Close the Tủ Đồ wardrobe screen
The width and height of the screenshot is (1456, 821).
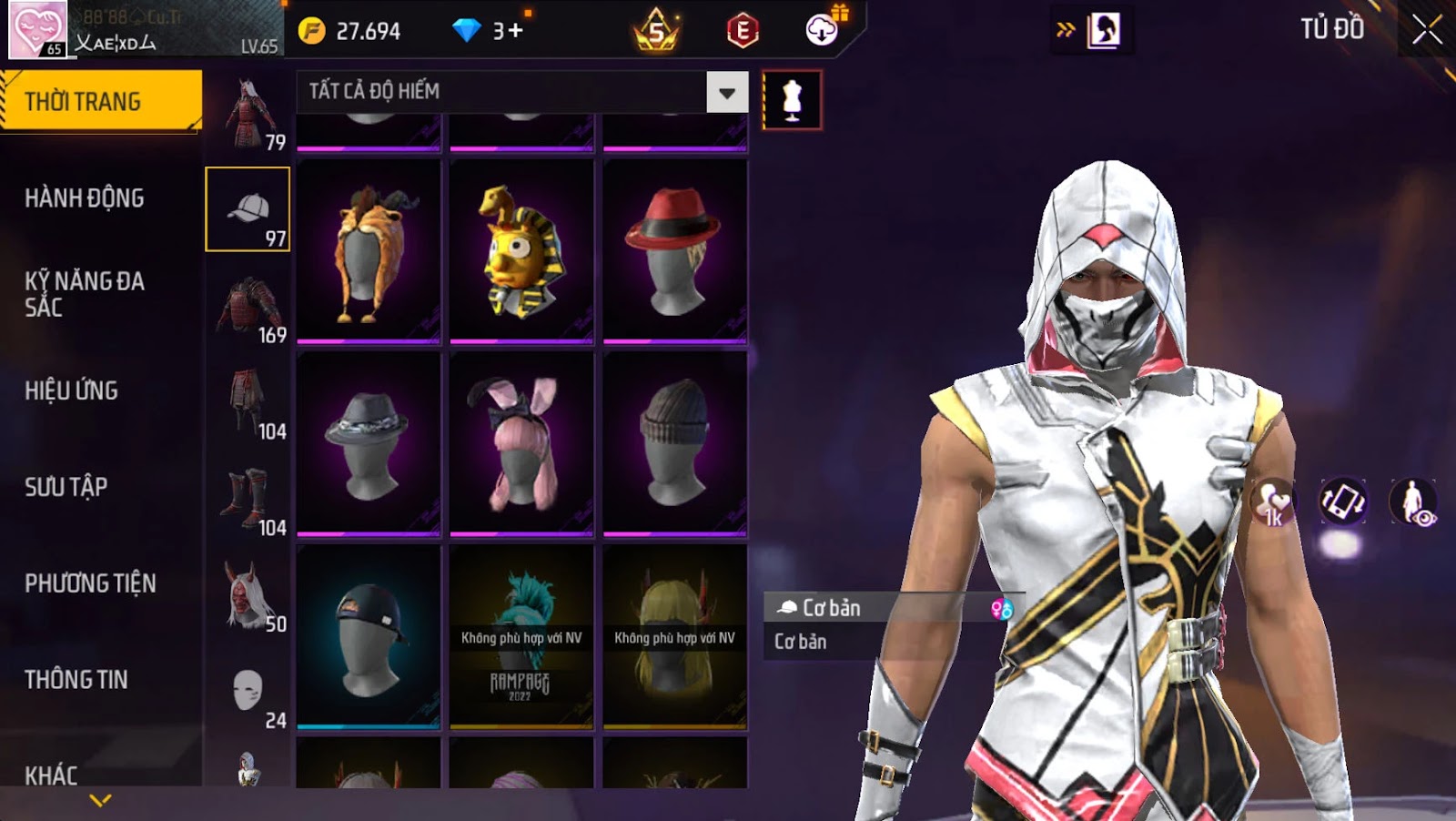click(1426, 31)
